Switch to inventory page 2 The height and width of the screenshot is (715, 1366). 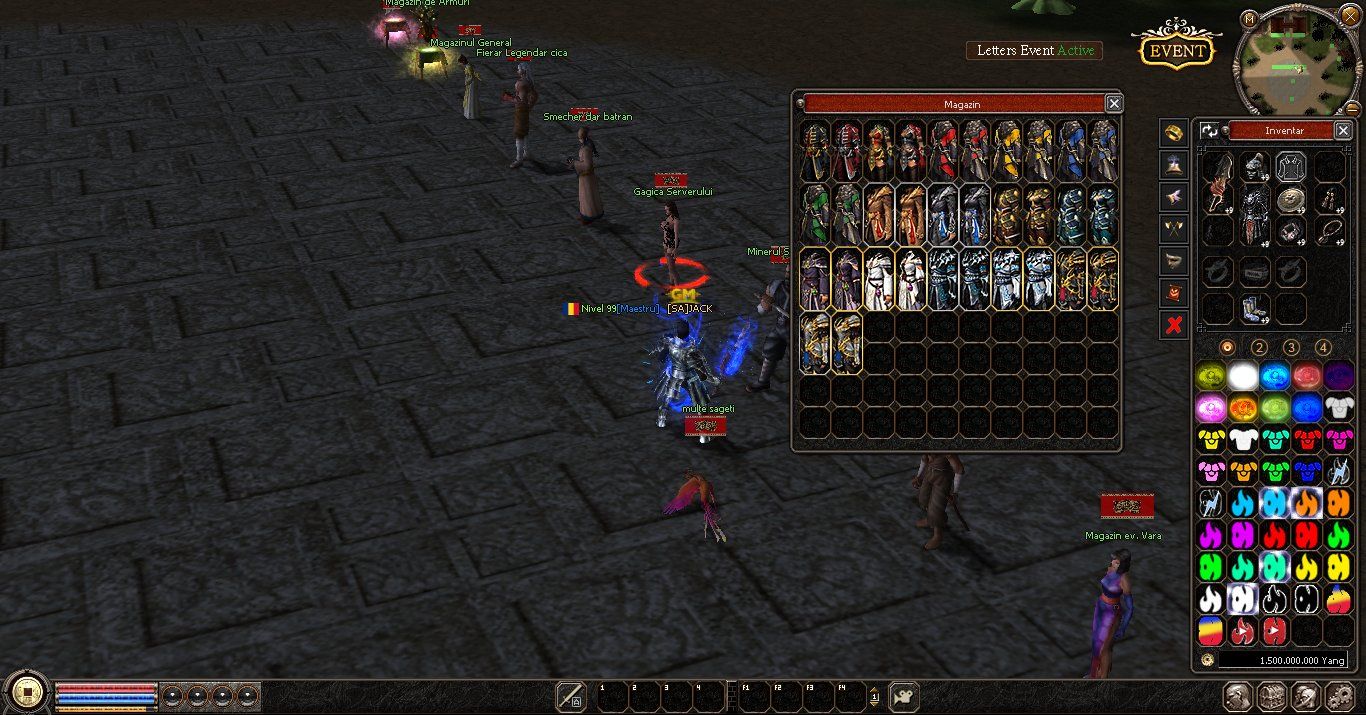pos(1259,348)
